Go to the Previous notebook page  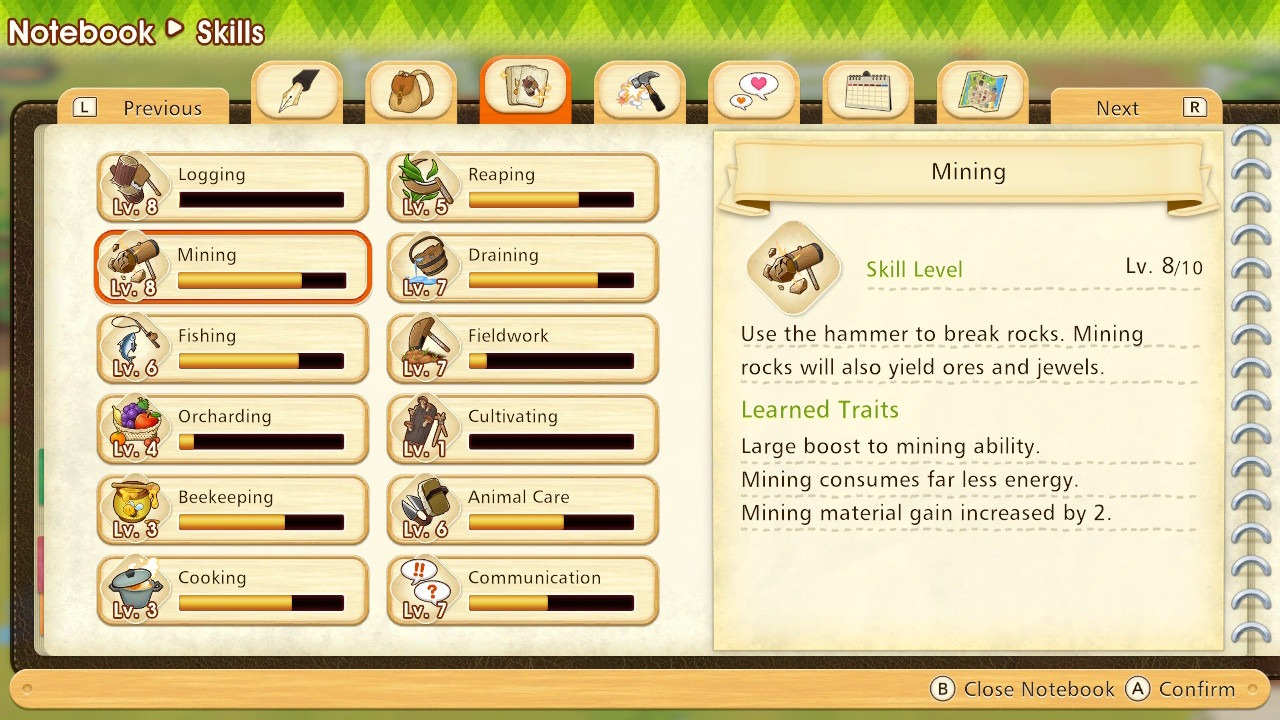[143, 108]
